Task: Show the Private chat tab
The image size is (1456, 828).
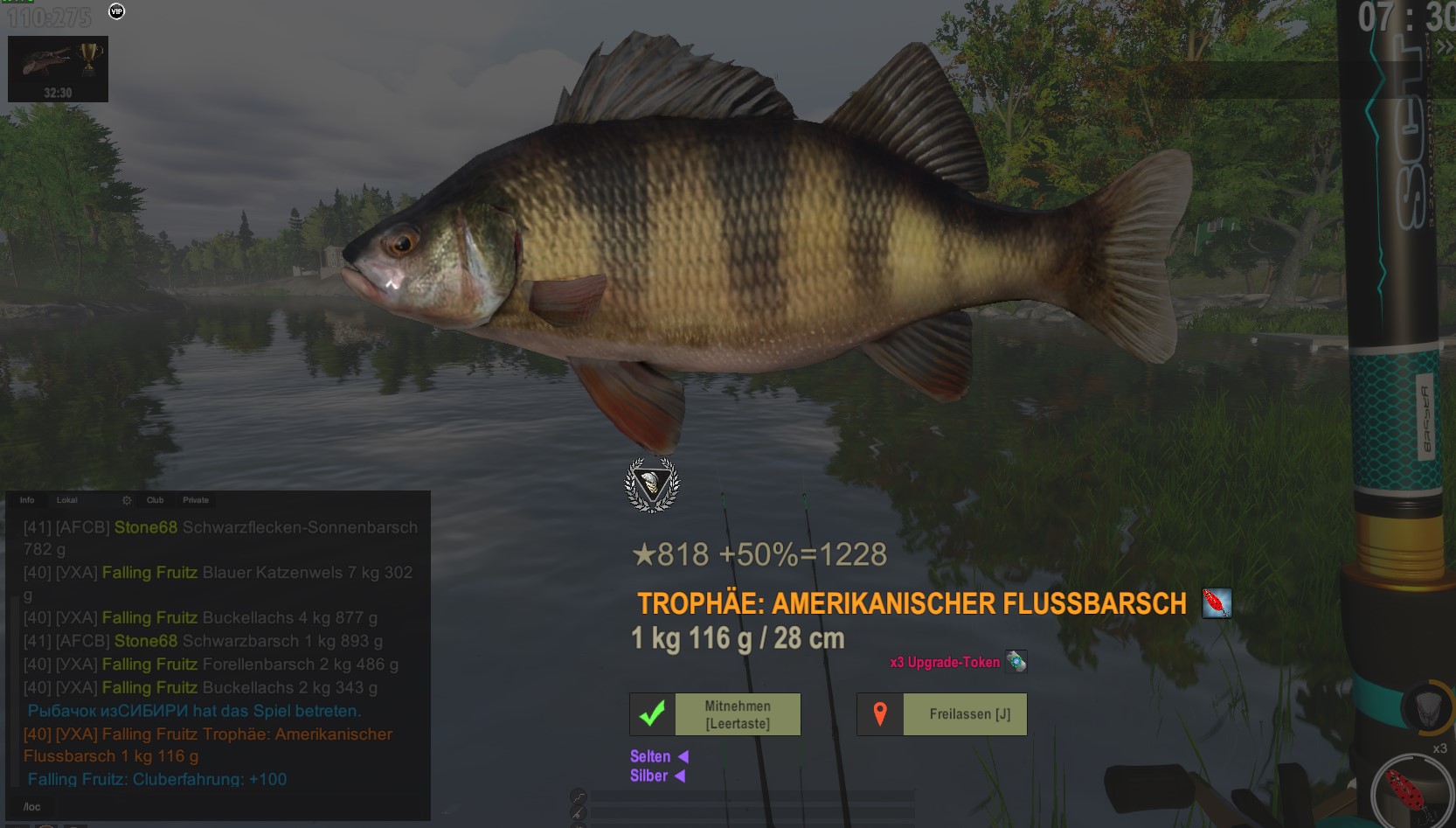Action: coord(196,500)
